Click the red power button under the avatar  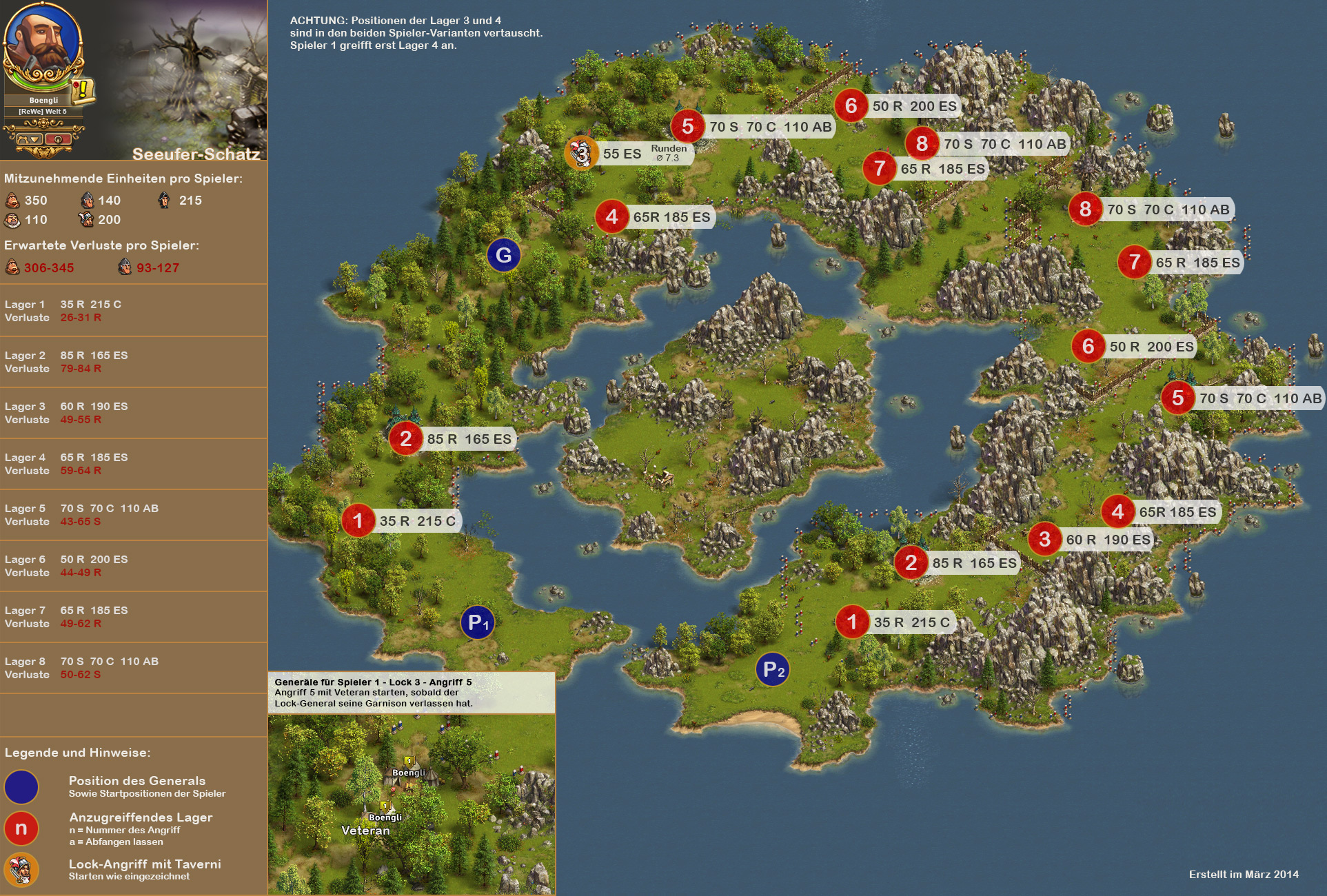tap(59, 139)
